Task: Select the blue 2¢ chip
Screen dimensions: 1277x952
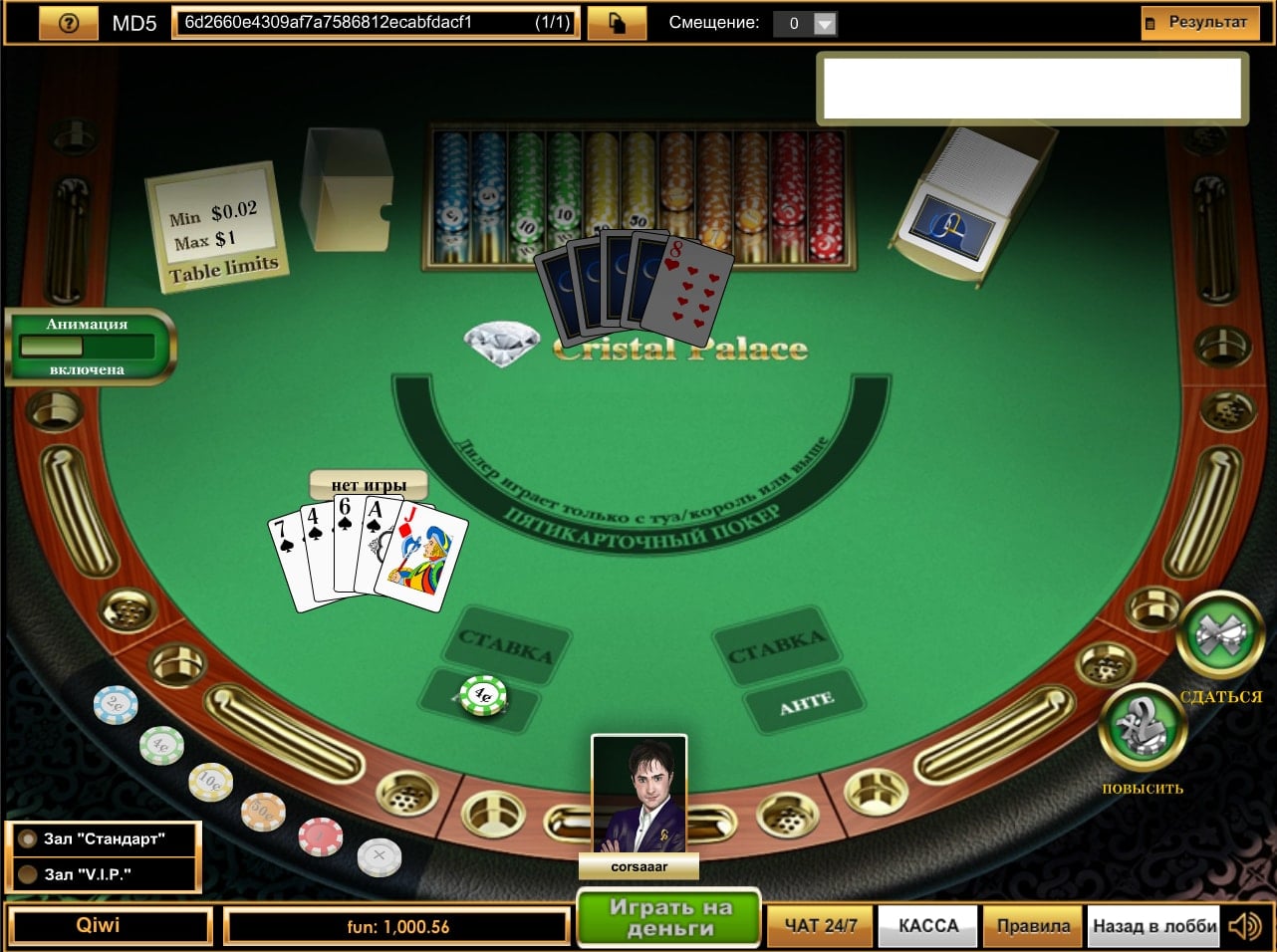Action: (116, 705)
